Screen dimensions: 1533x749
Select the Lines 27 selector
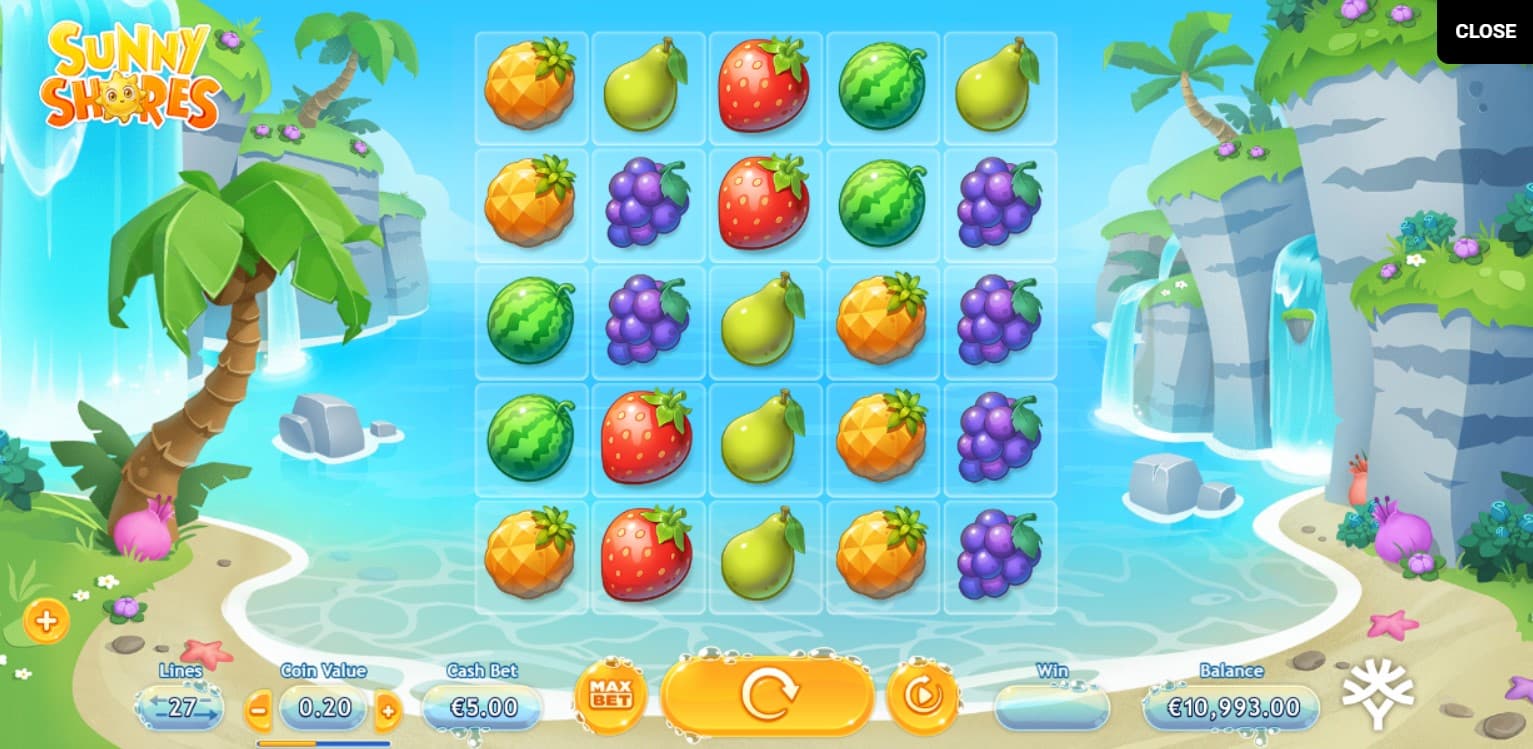click(x=181, y=708)
